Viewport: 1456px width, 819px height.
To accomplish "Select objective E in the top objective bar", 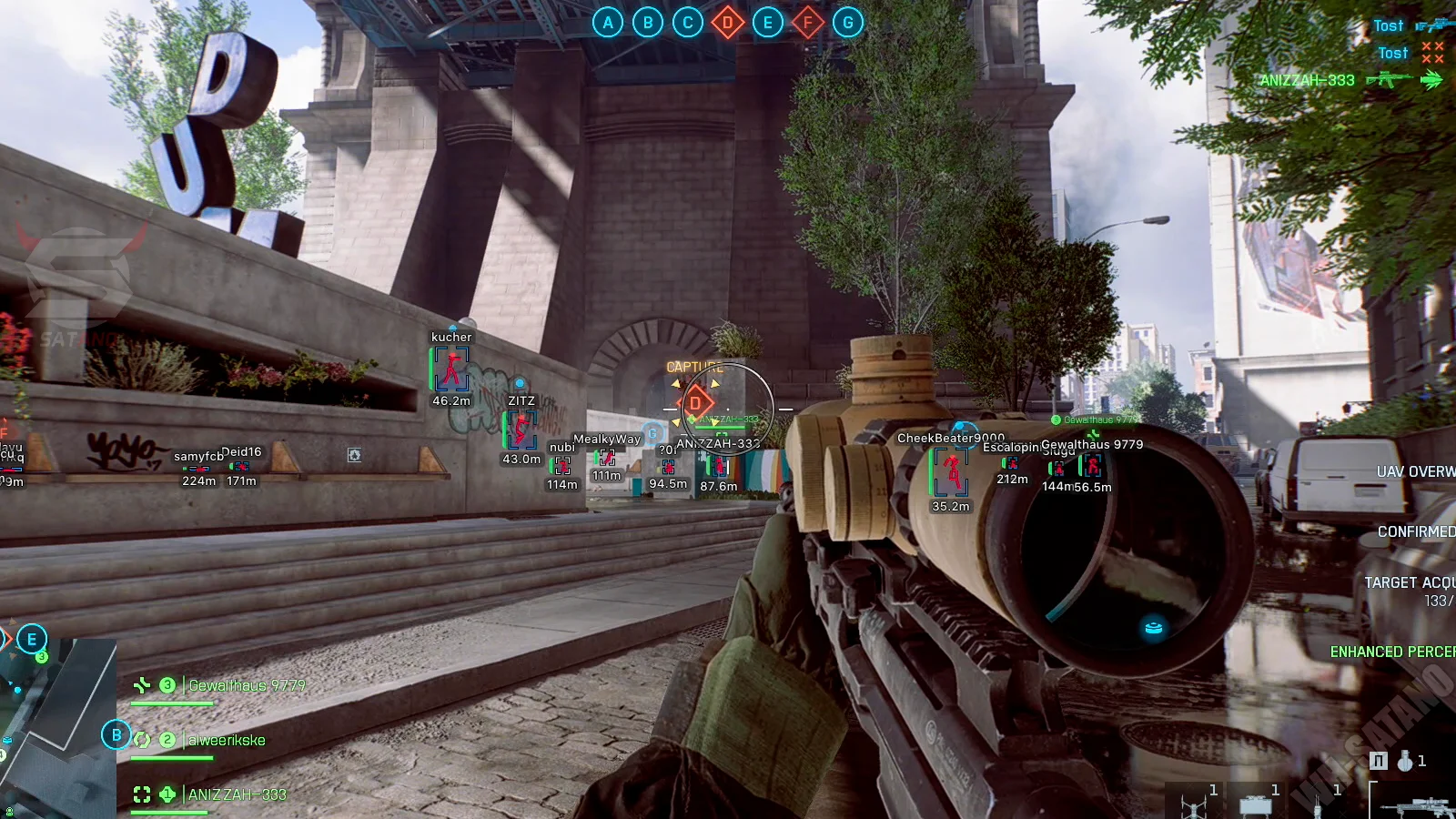I will click(x=767, y=23).
